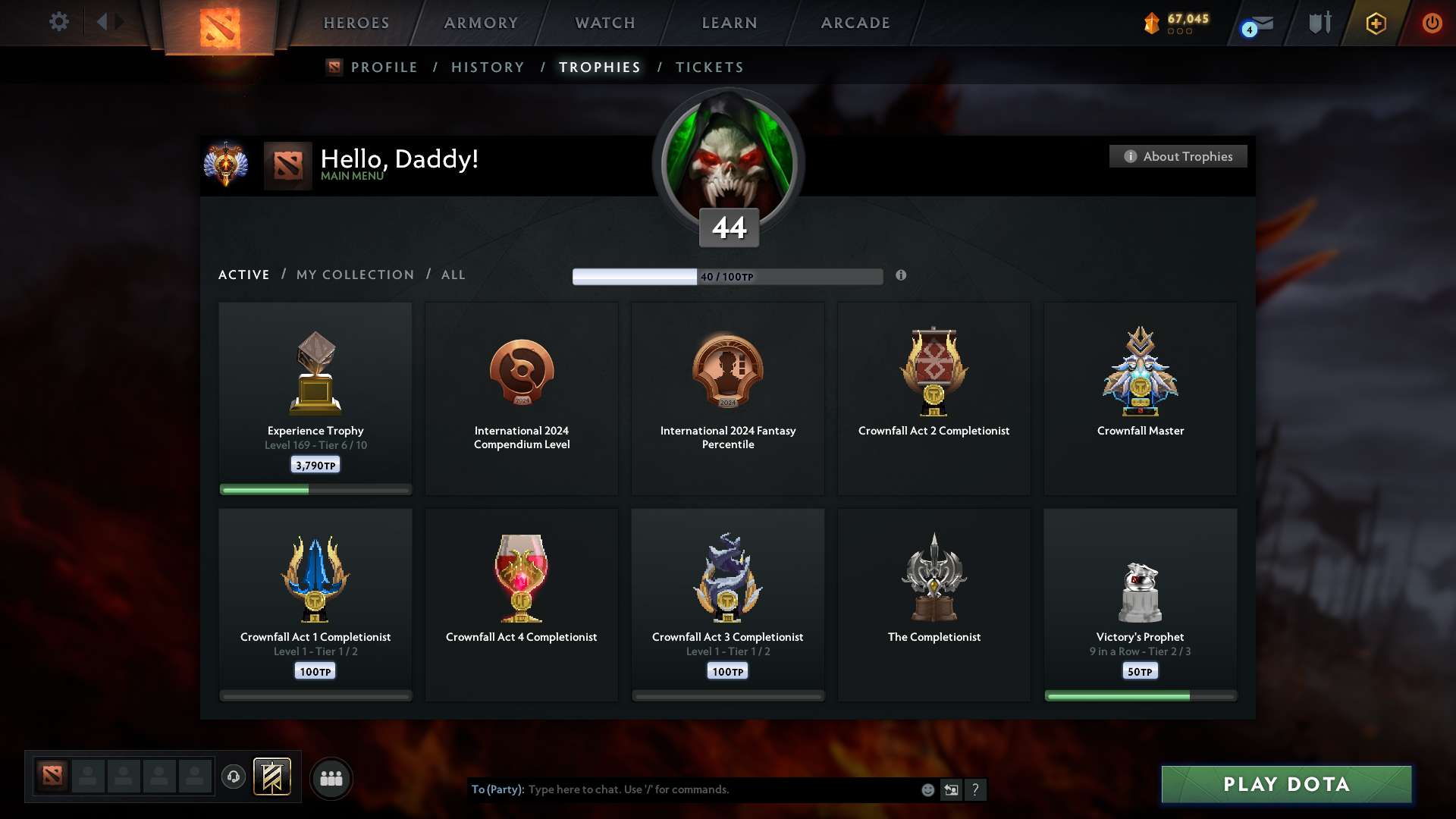Open the International 2024 Compendium Level trophy
Image resolution: width=1456 pixels, height=819 pixels.
tap(522, 398)
